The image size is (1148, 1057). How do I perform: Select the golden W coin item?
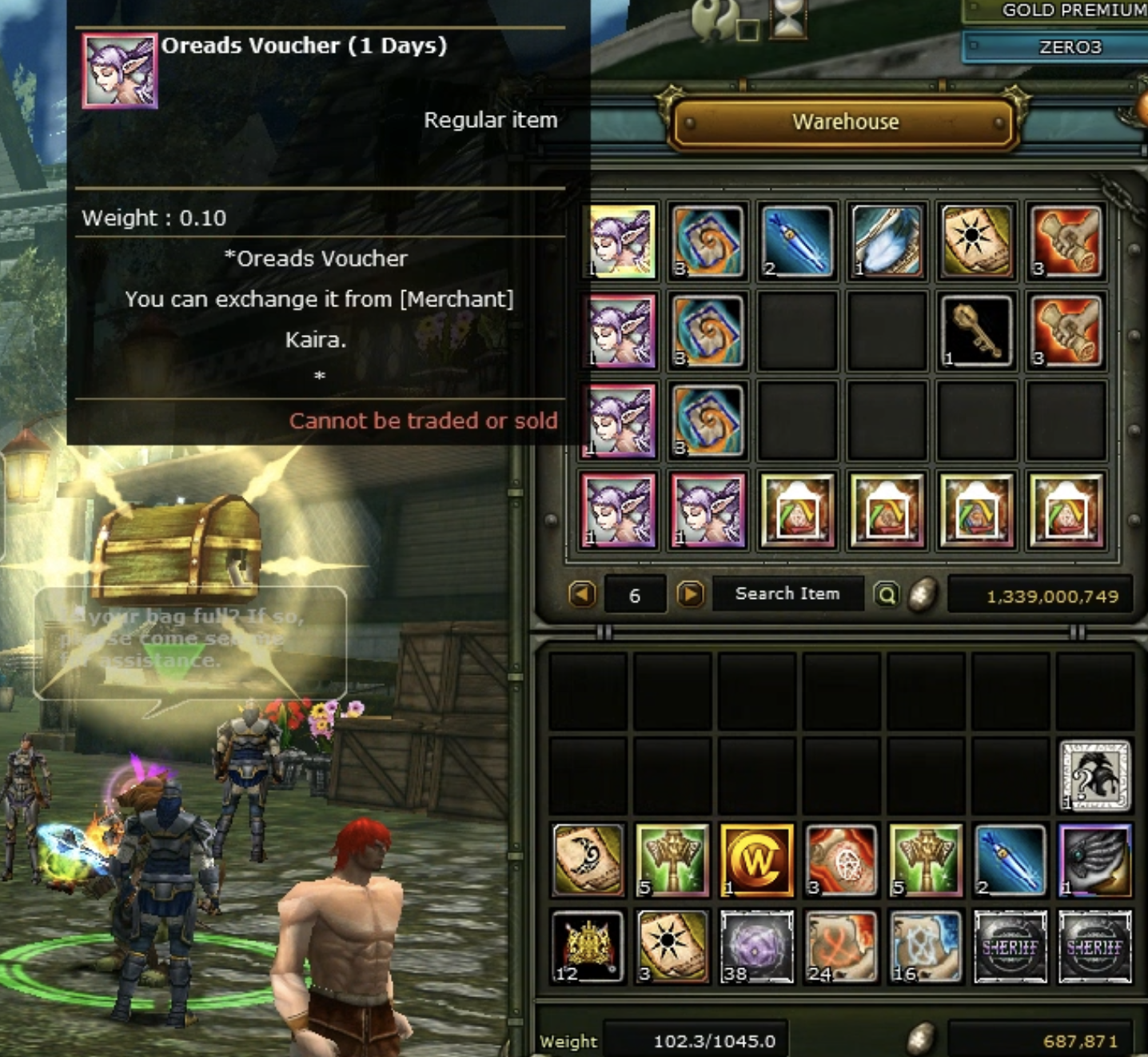point(756,860)
